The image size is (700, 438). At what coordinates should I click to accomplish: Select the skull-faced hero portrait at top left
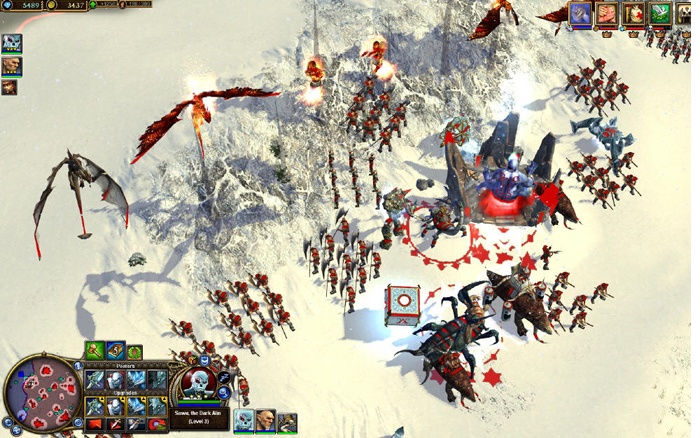11,44
